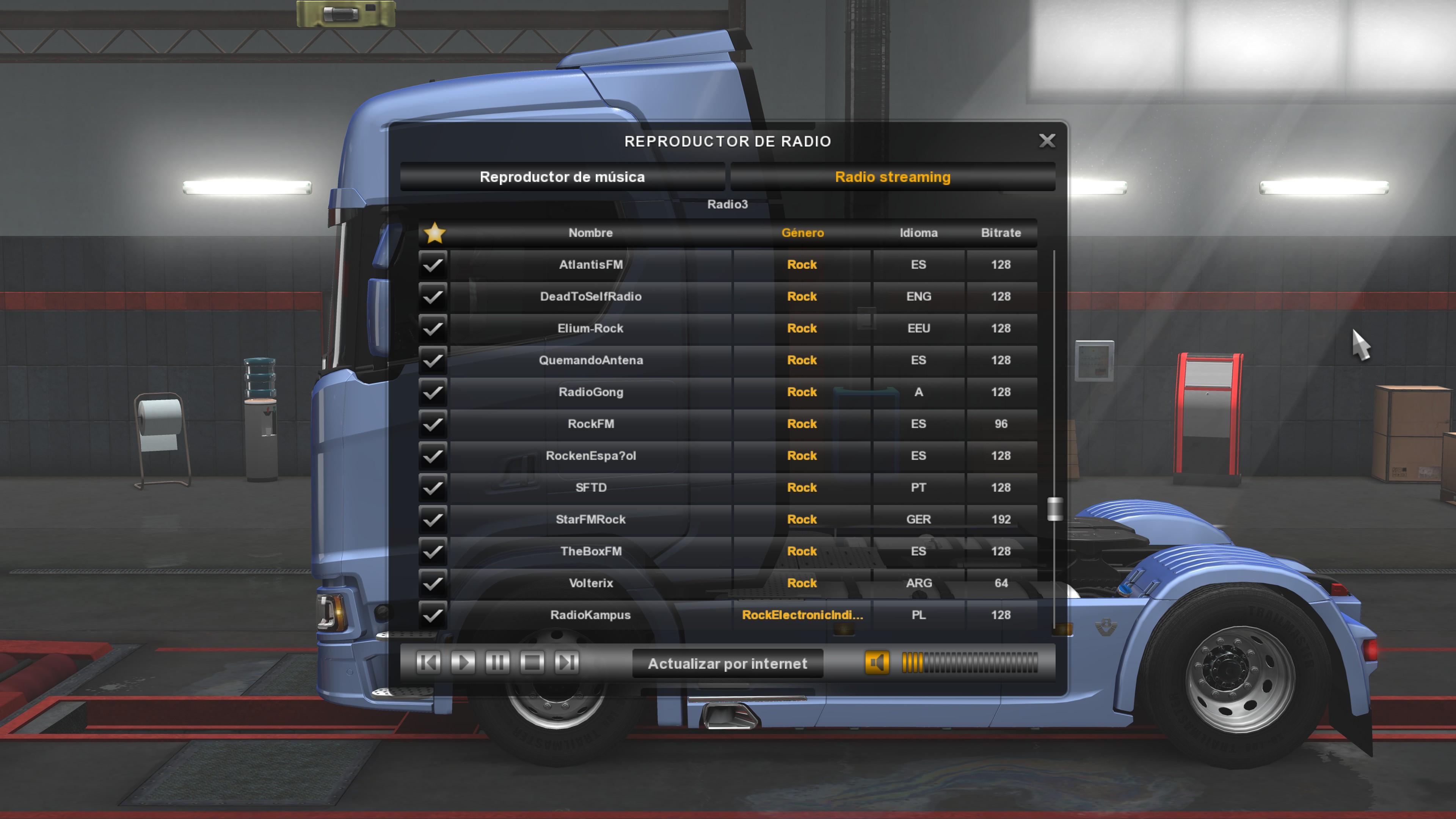
Task: Click the play button
Action: [x=463, y=662]
